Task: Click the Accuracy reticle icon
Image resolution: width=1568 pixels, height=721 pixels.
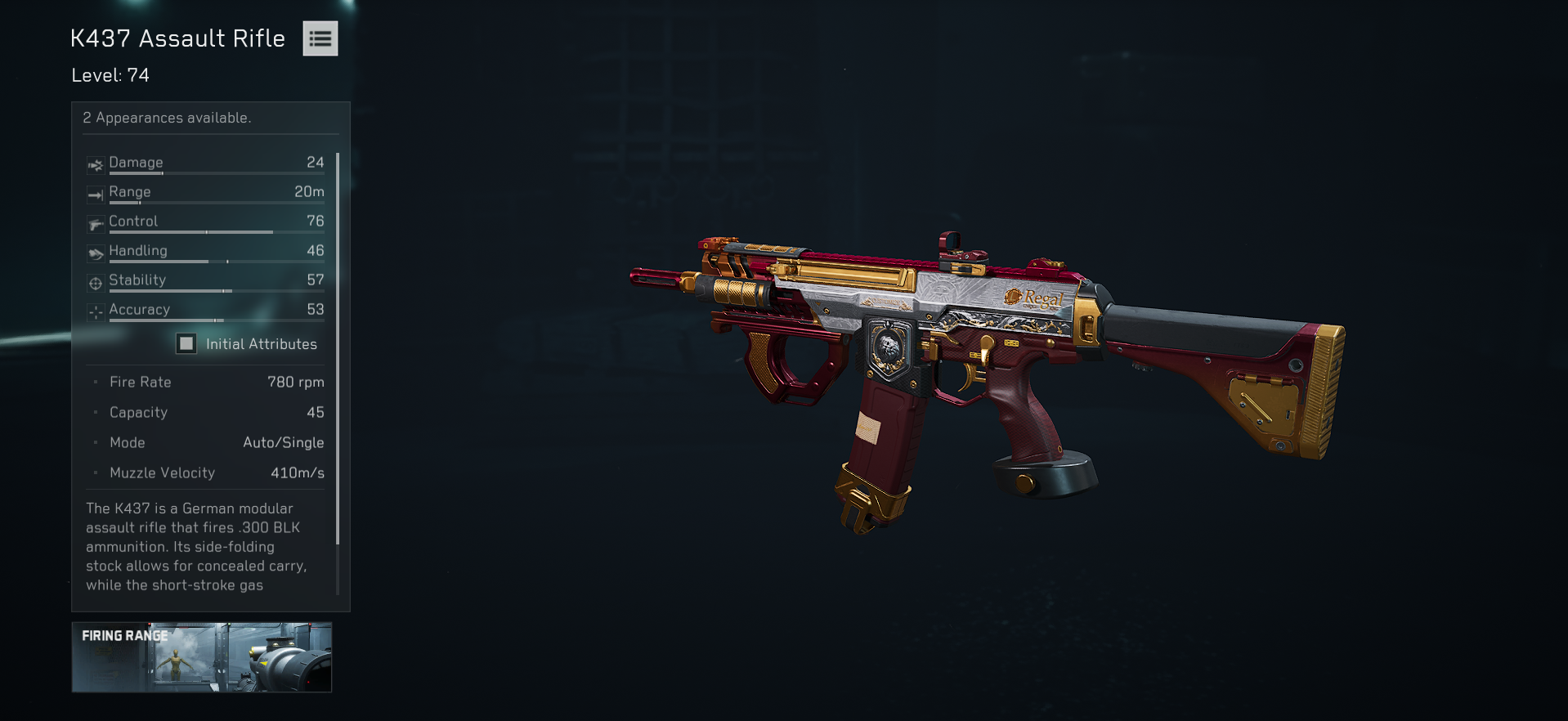Action: click(96, 311)
